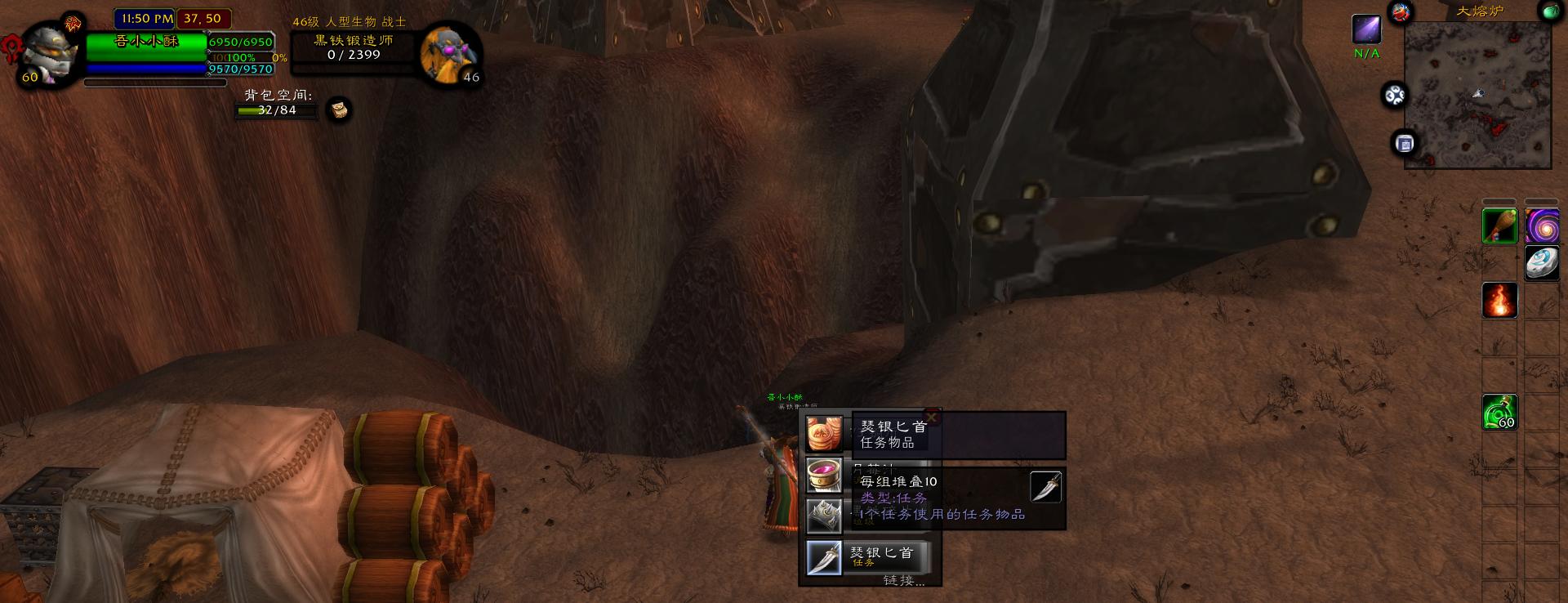The image size is (1568, 603).
Task: Open the bag space backpack icon
Action: click(x=339, y=109)
